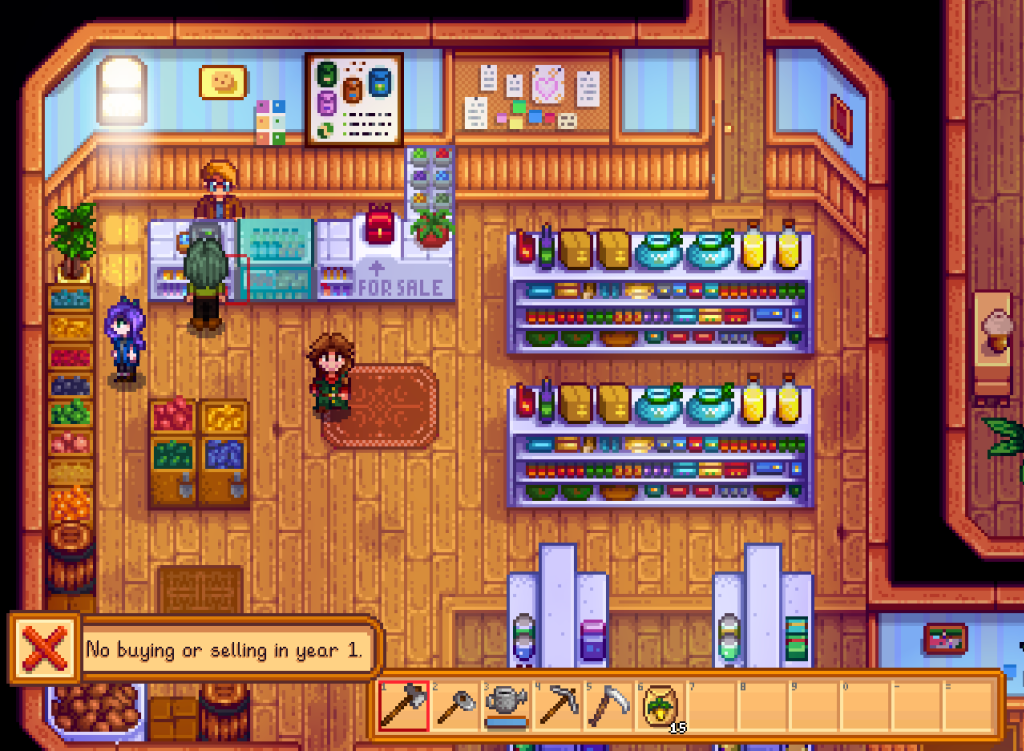Select the axe in the hotbar

tap(404, 706)
